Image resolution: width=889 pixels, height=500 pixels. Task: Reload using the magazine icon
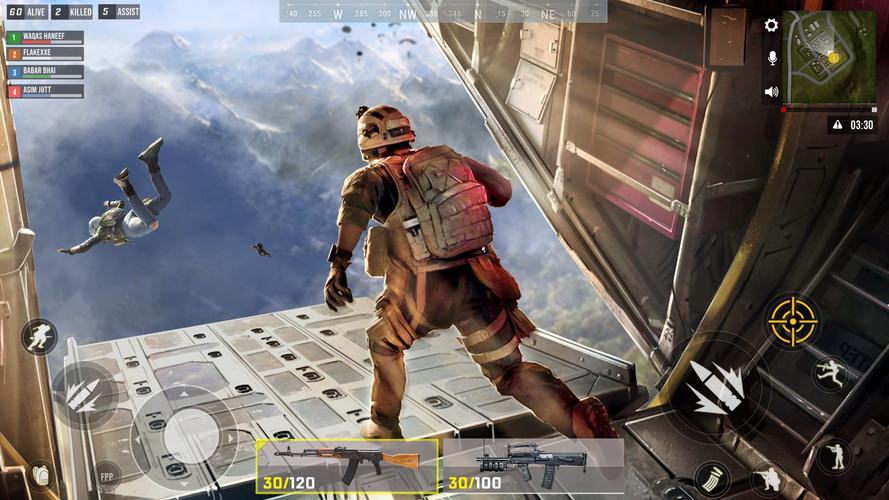[711, 477]
